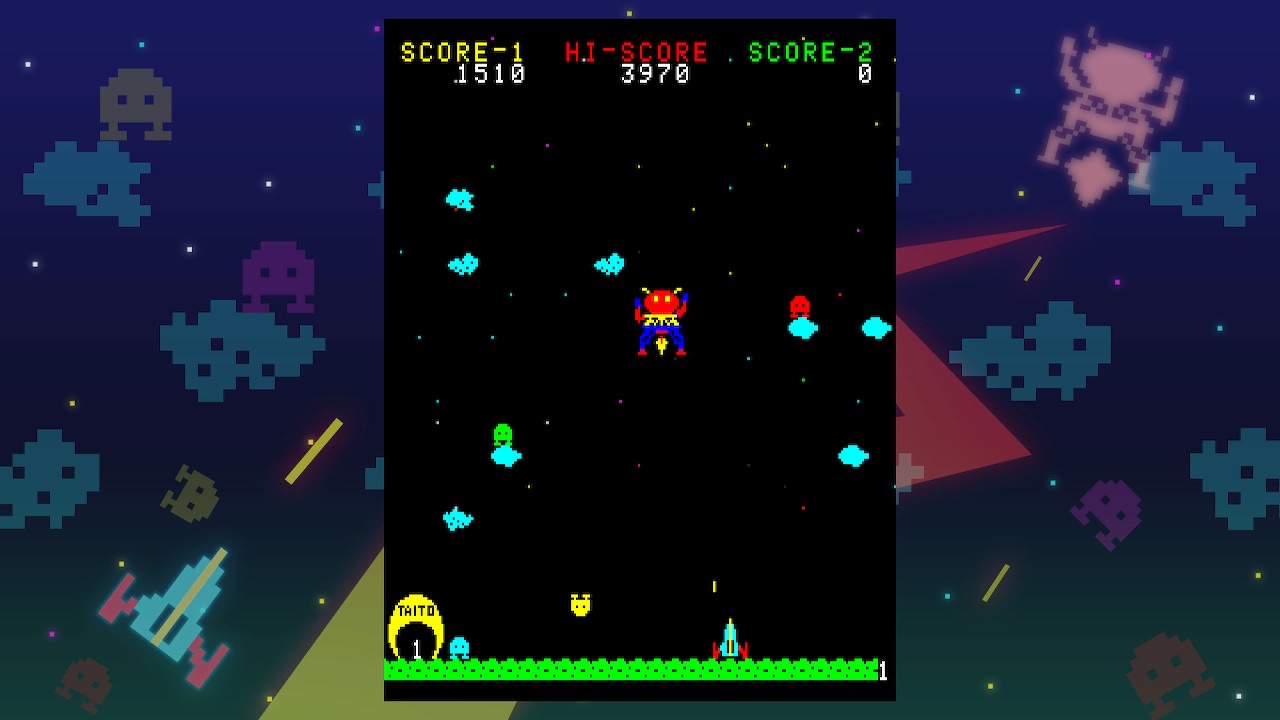Select the cyan invader lower left of screen
Image resolution: width=1280 pixels, height=720 pixels.
(456, 520)
